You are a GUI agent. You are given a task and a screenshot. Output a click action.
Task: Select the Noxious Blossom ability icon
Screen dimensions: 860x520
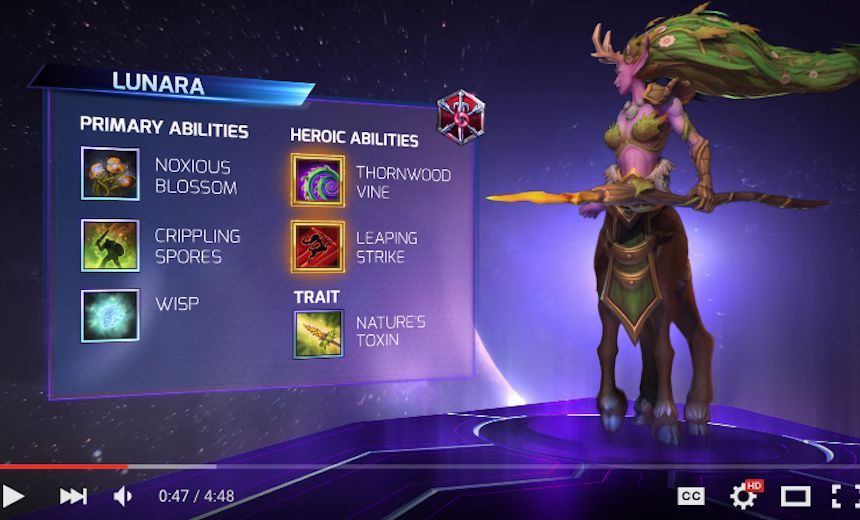click(x=109, y=174)
